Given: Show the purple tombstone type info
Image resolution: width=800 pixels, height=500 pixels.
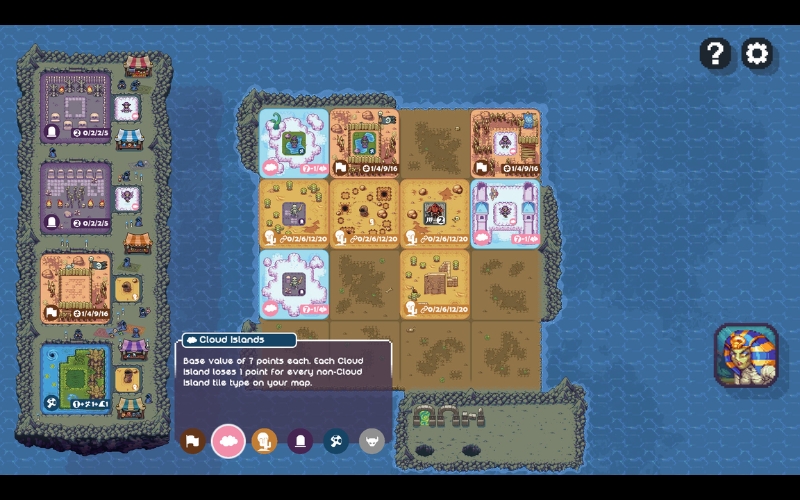Looking at the screenshot, I should pos(300,440).
